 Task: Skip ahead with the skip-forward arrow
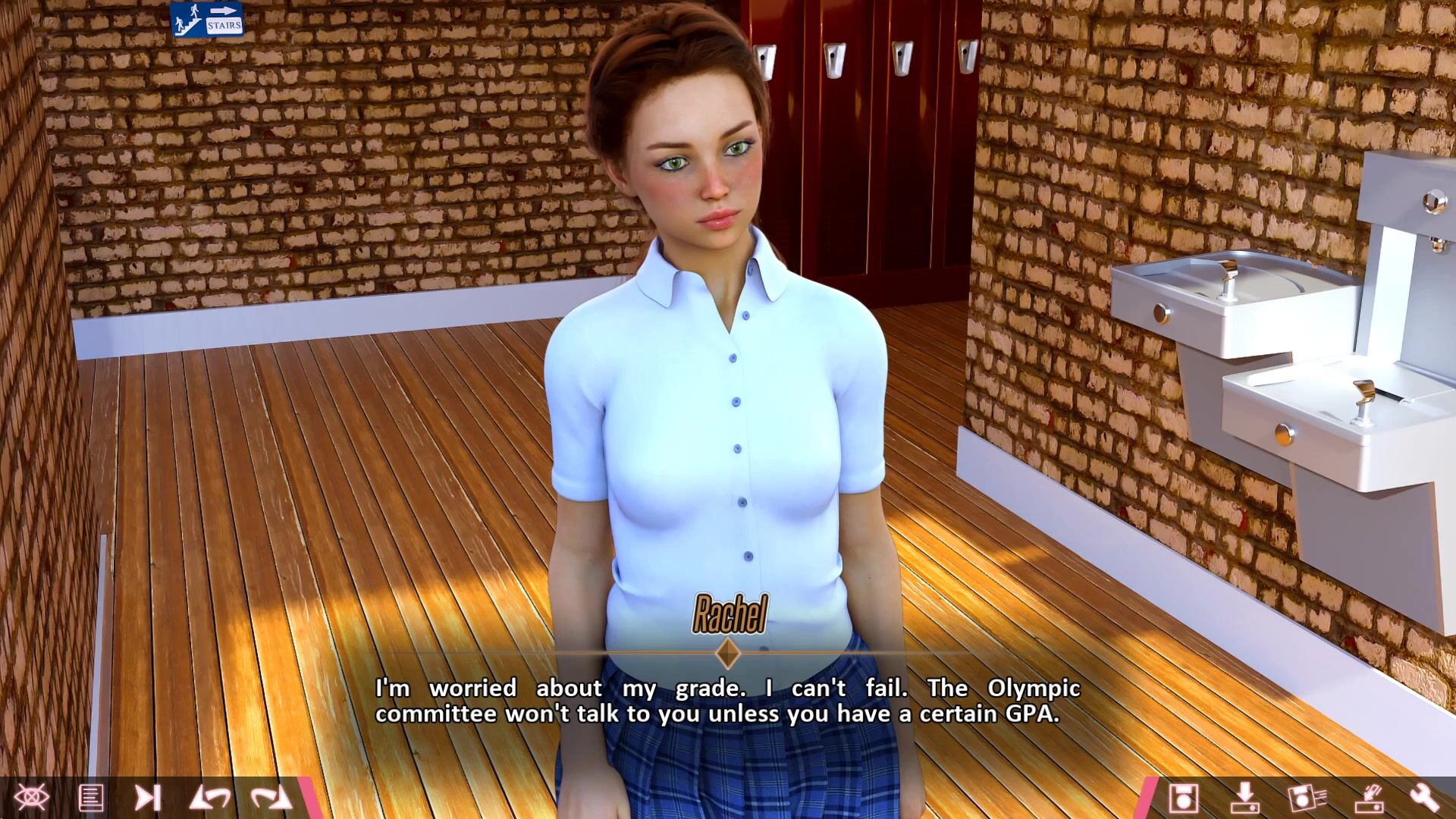pos(147,798)
